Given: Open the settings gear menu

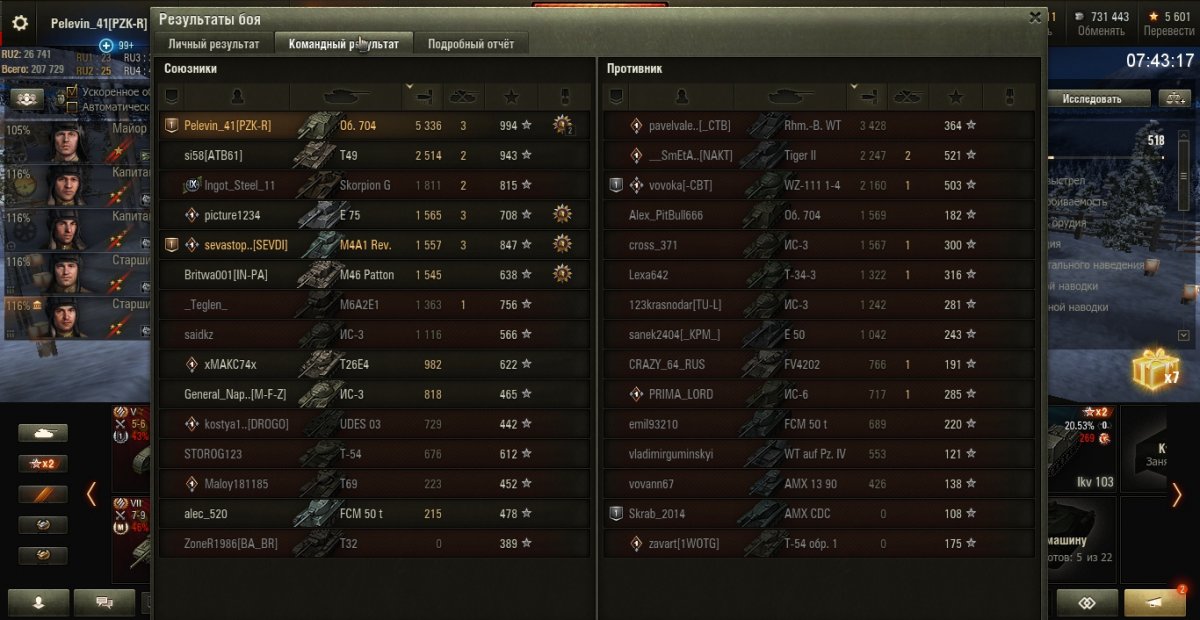Looking at the screenshot, I should click(x=20, y=23).
